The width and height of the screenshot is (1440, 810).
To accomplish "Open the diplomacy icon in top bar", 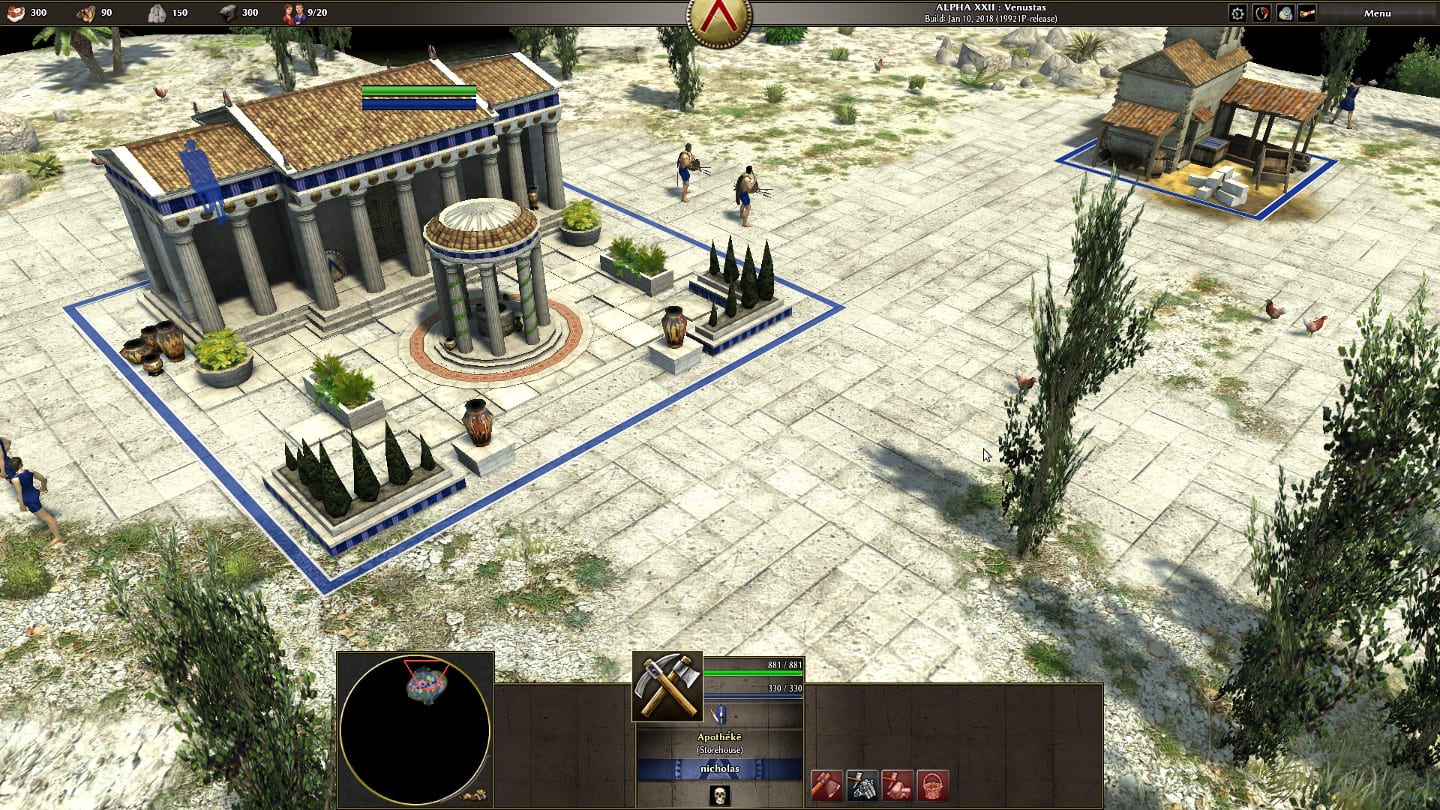I will pyautogui.click(x=1262, y=13).
